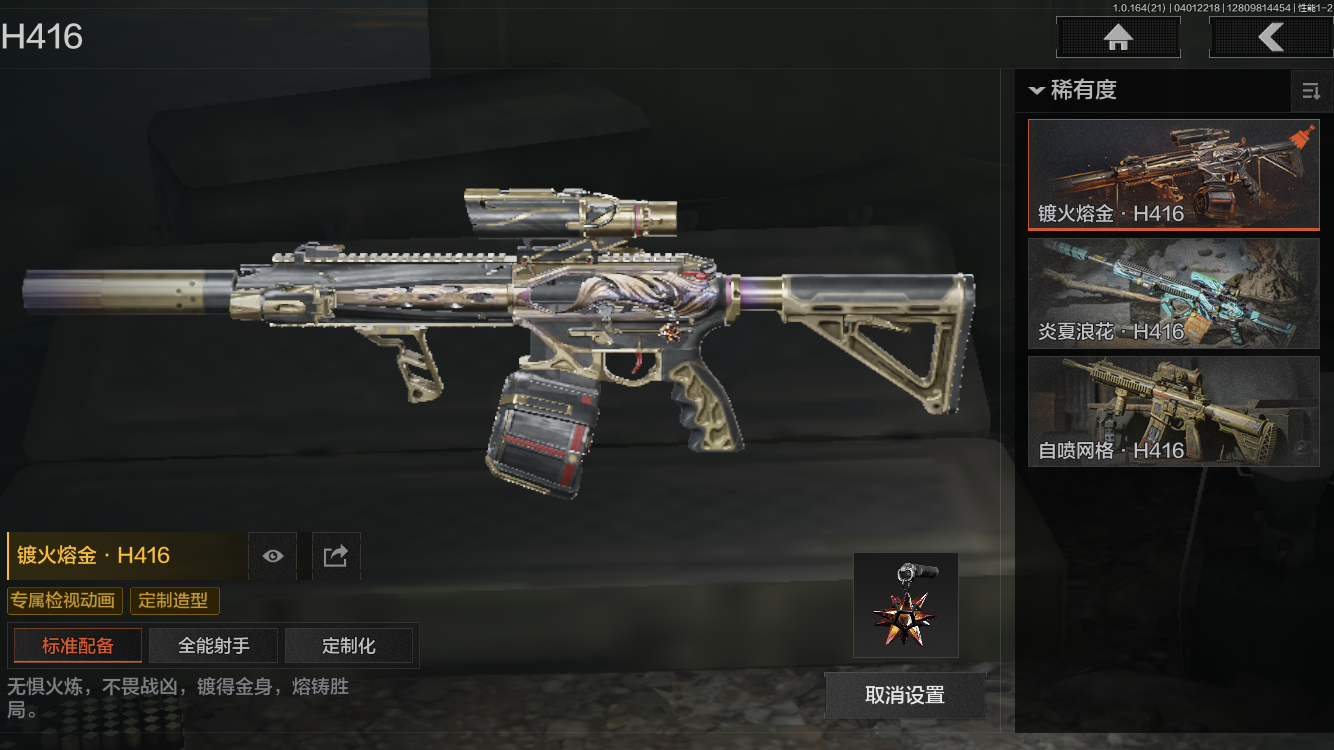This screenshot has width=1334, height=750.
Task: Show the 专属检视动画 tag details
Action: click(65, 601)
